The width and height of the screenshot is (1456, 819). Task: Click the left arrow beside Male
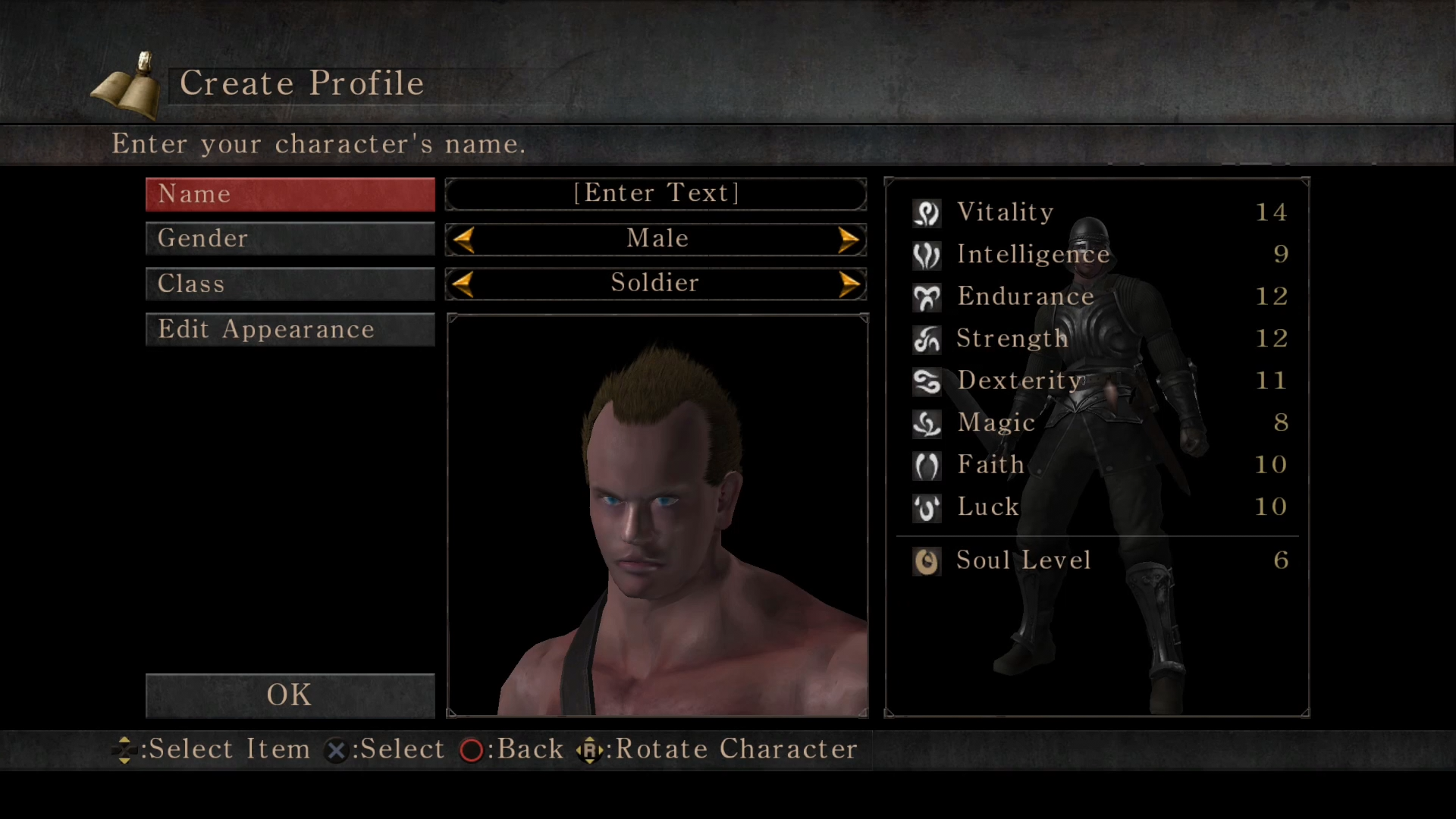click(x=463, y=240)
